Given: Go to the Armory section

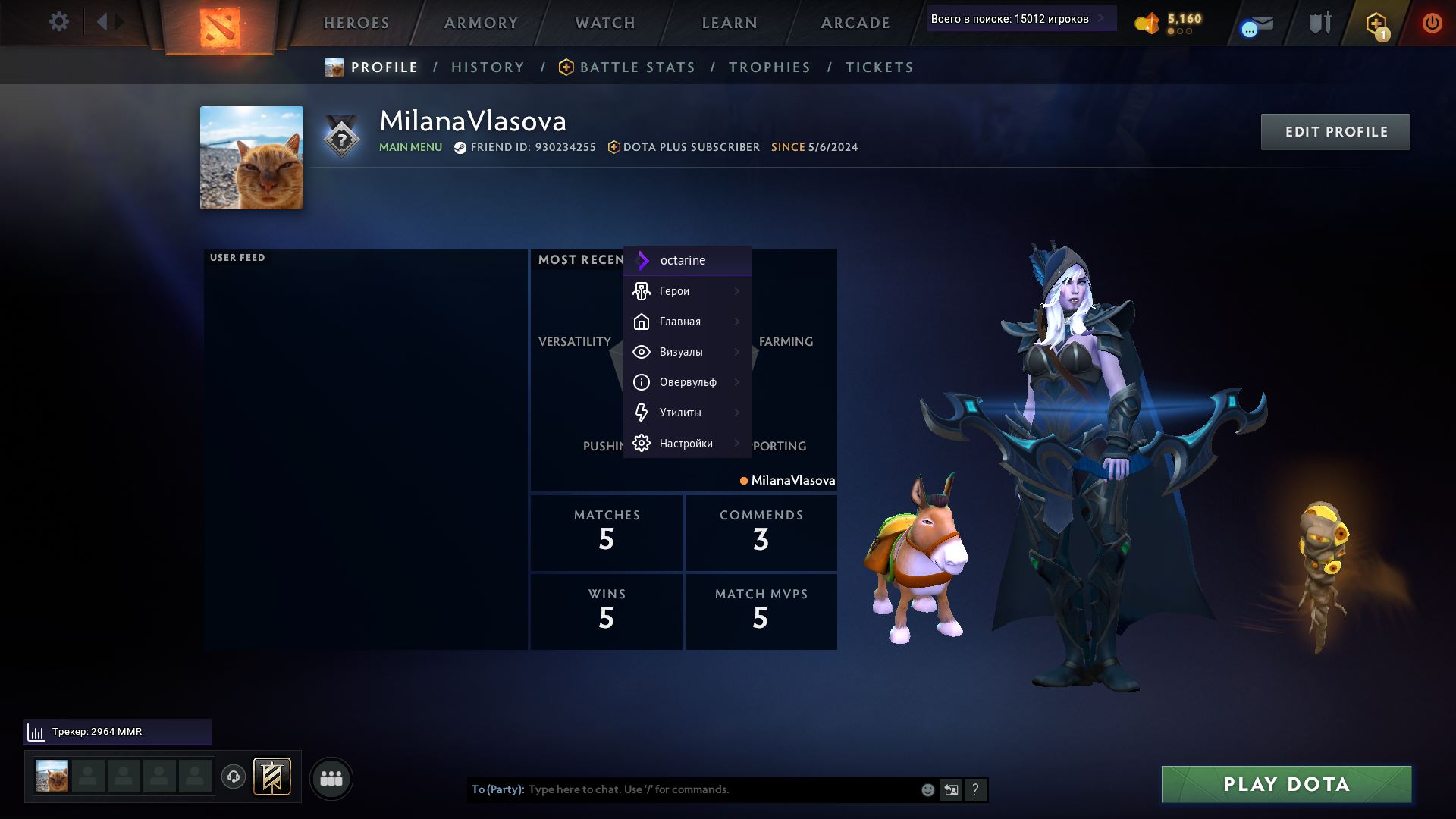Looking at the screenshot, I should pos(481,23).
